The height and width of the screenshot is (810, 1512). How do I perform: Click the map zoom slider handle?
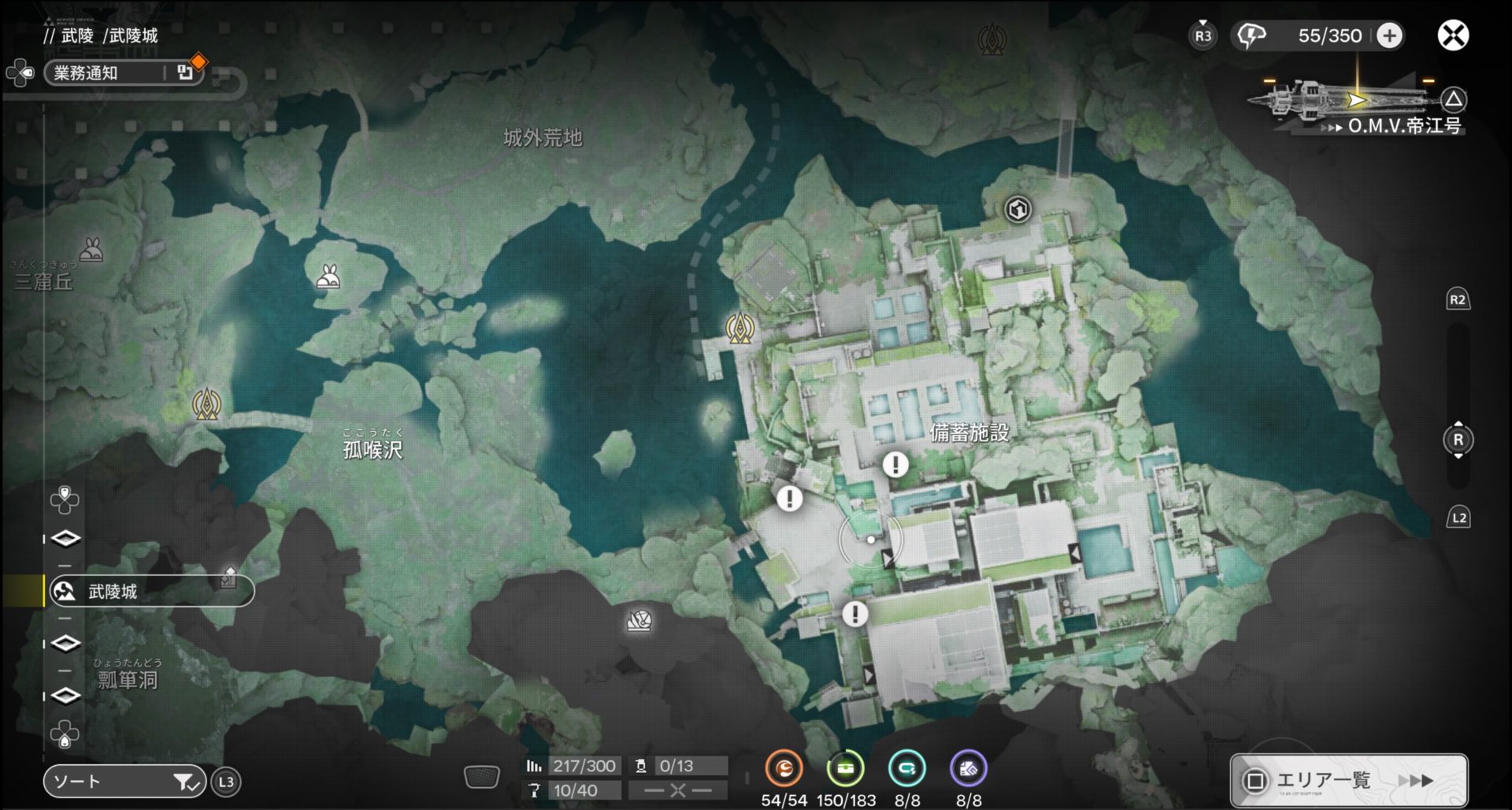pos(1458,440)
